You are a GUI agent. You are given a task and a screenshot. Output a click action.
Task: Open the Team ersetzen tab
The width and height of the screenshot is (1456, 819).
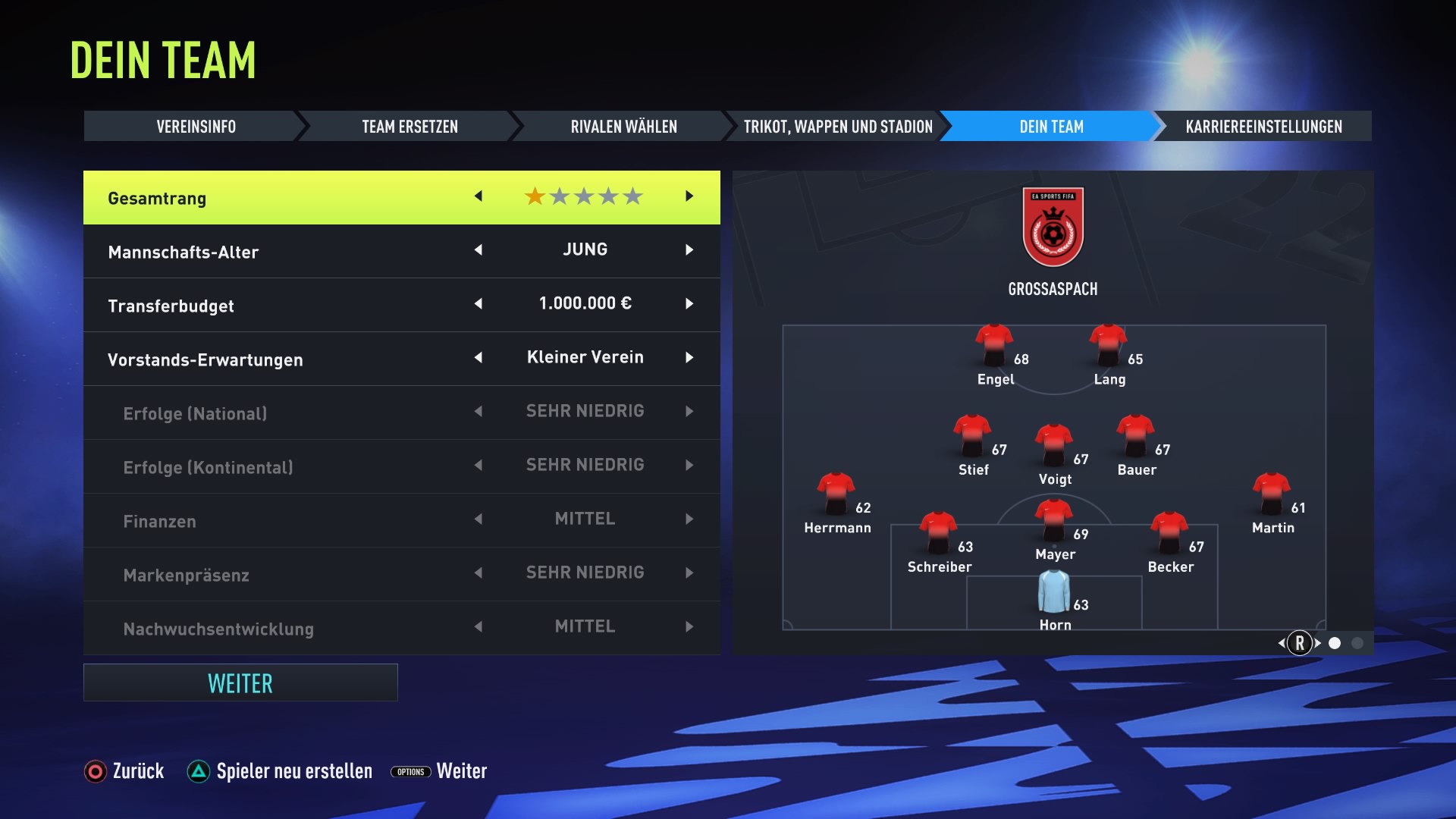tap(409, 127)
